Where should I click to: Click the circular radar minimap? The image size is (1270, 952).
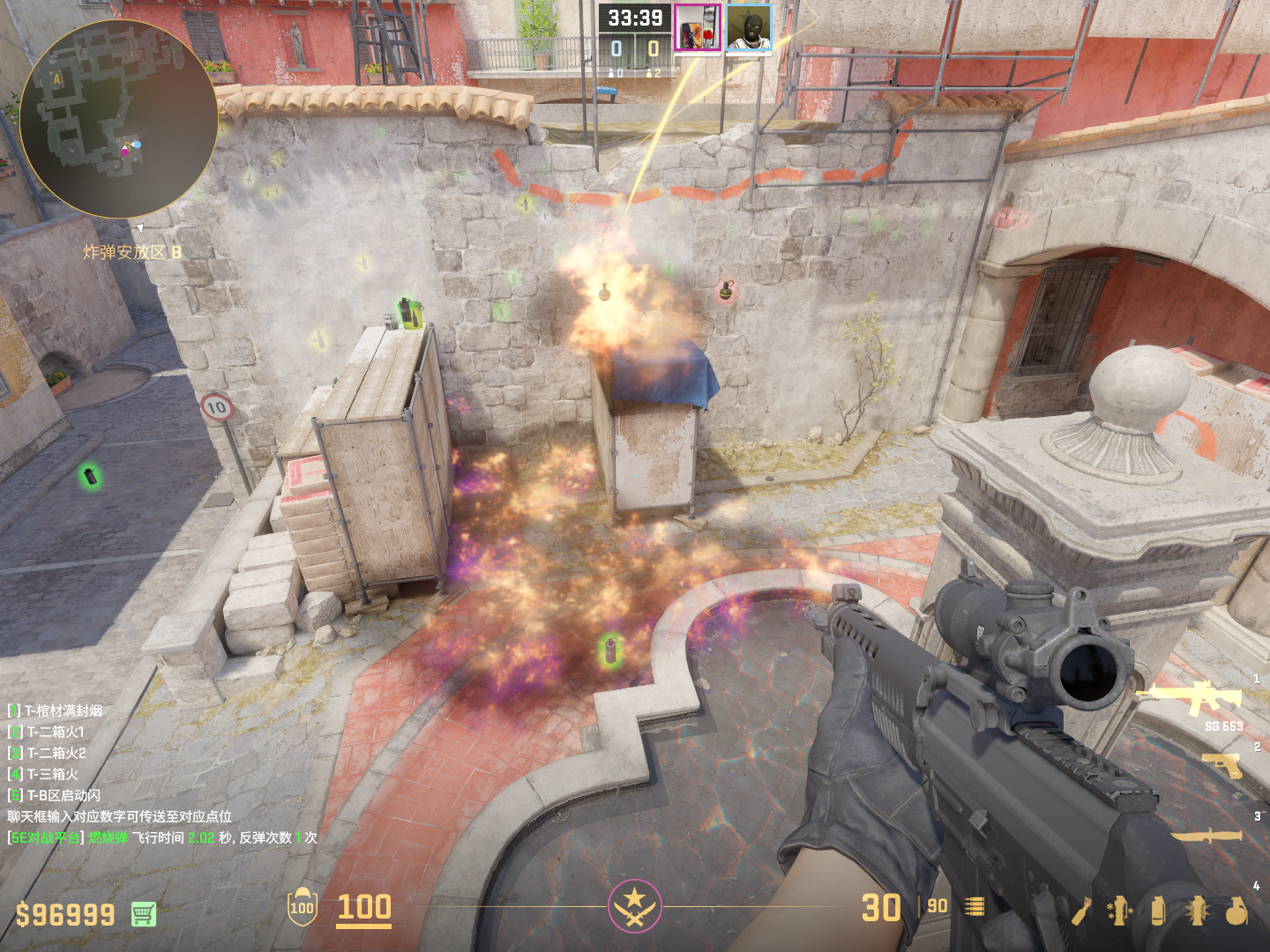118,119
